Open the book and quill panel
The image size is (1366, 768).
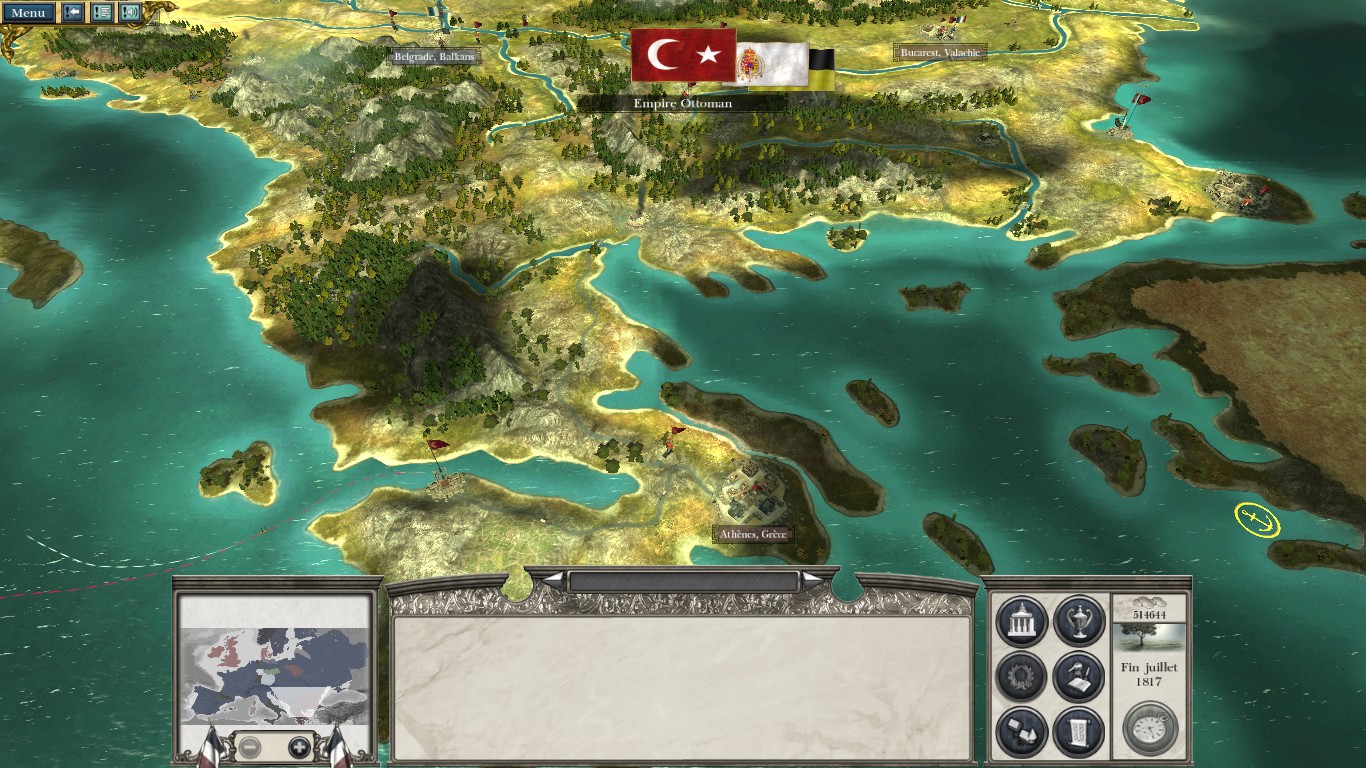coord(1078,677)
